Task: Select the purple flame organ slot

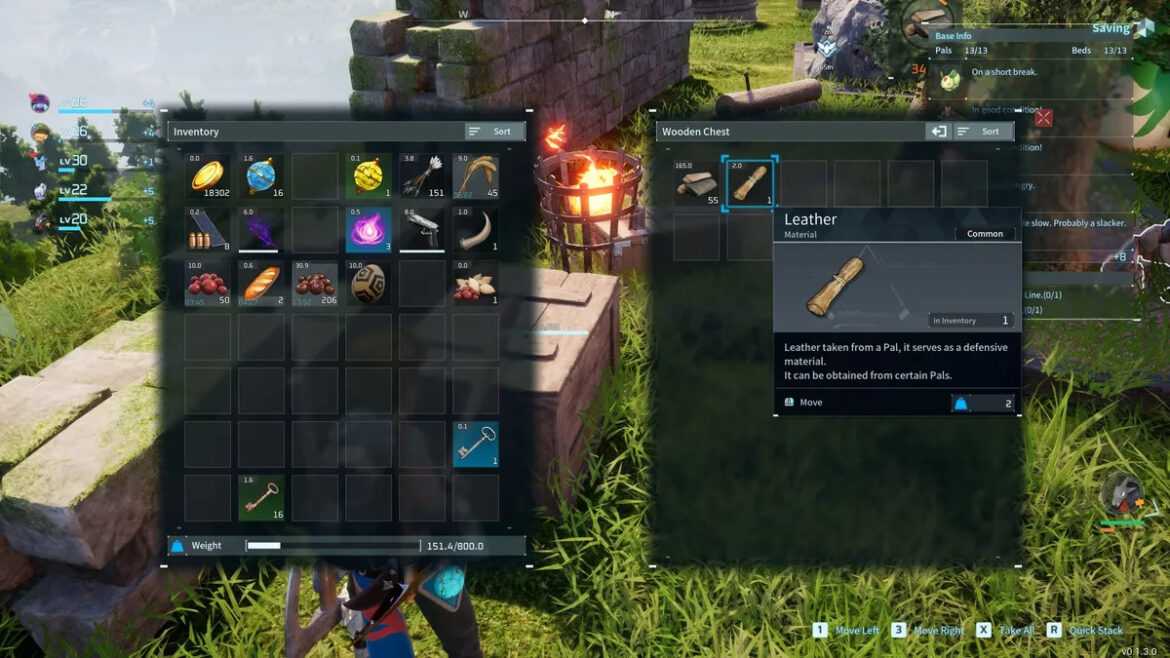Action: coord(368,230)
